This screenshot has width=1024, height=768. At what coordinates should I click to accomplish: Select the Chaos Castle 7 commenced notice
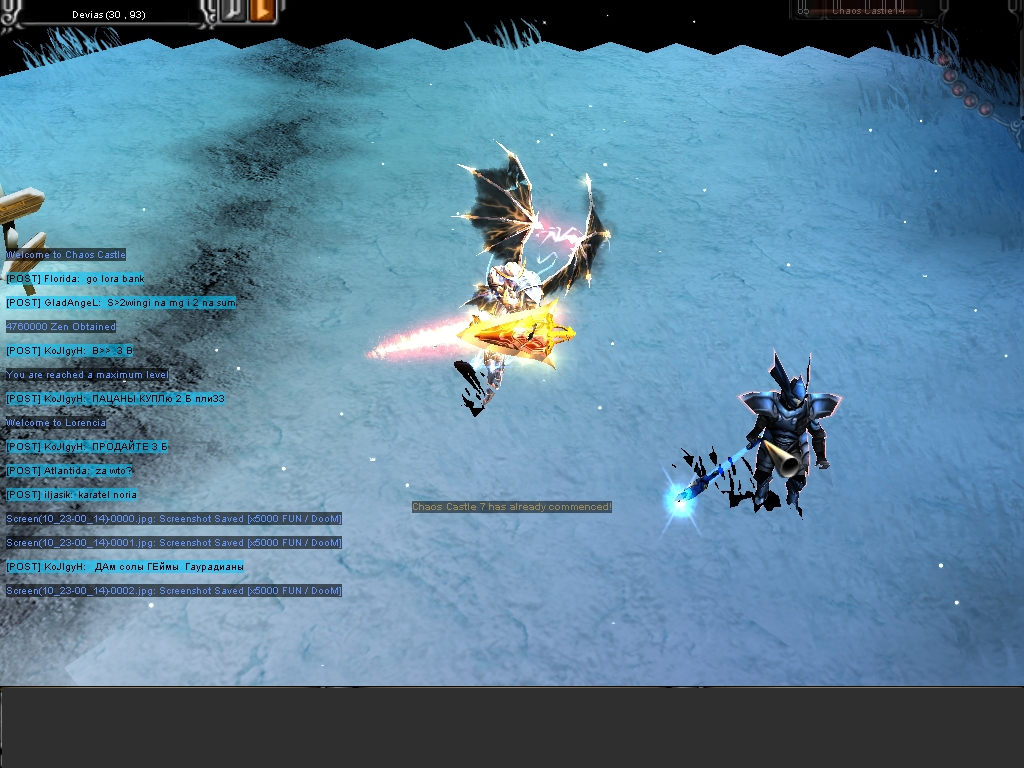(511, 507)
